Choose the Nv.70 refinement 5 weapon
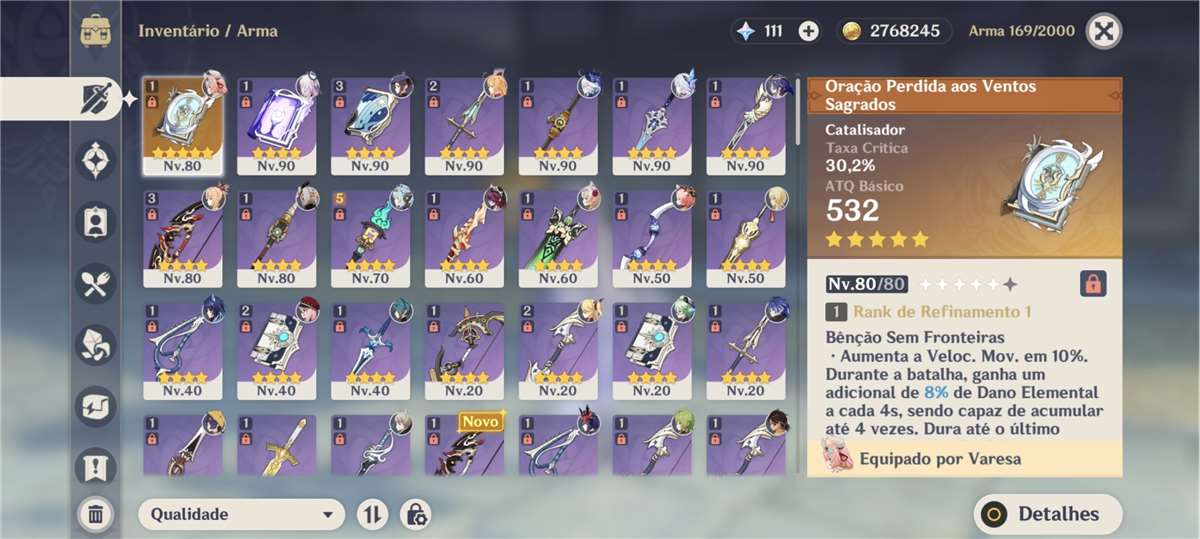This screenshot has width=1200, height=539. tap(371, 237)
